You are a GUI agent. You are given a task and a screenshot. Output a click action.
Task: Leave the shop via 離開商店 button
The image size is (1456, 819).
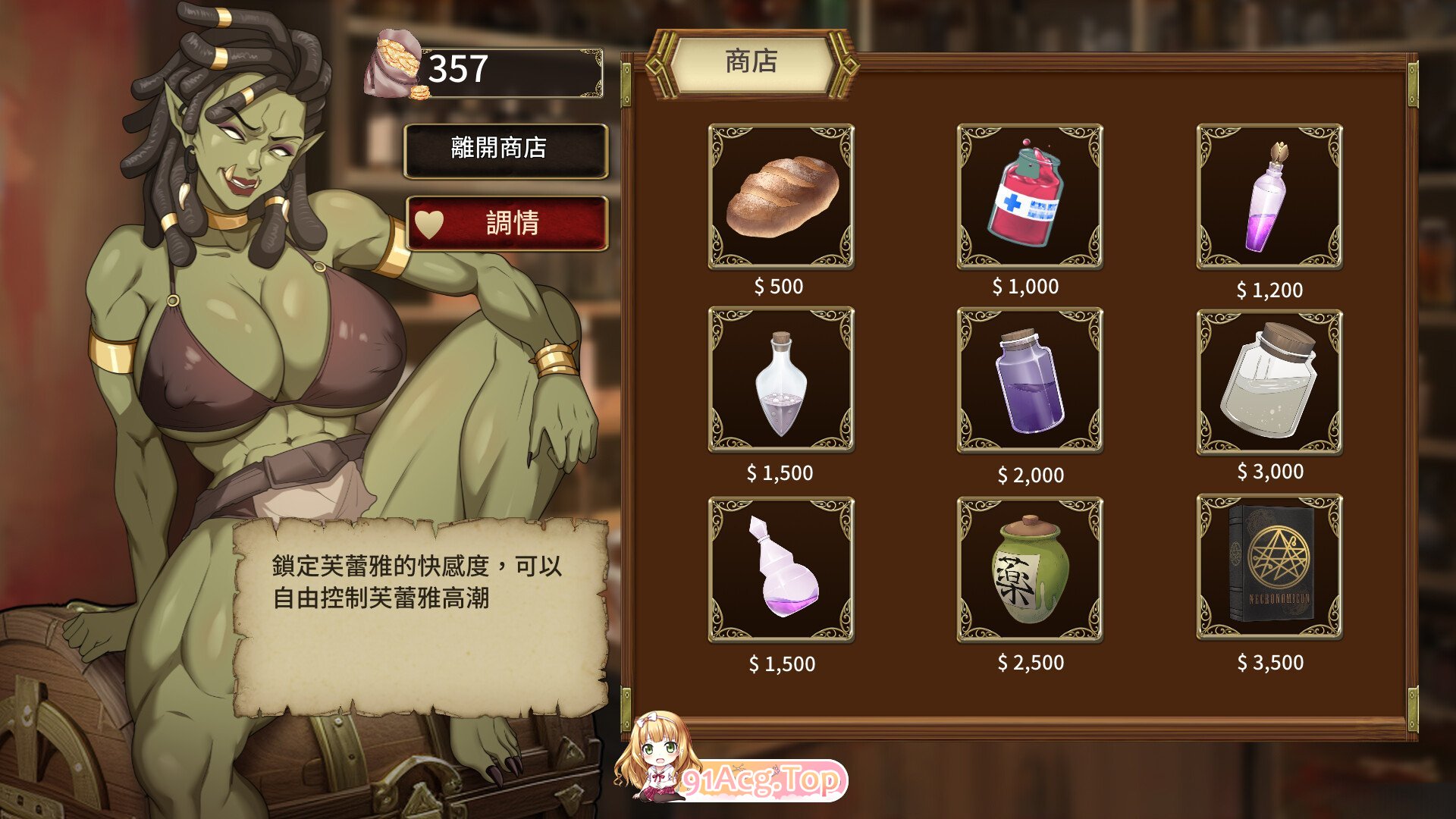point(506,149)
